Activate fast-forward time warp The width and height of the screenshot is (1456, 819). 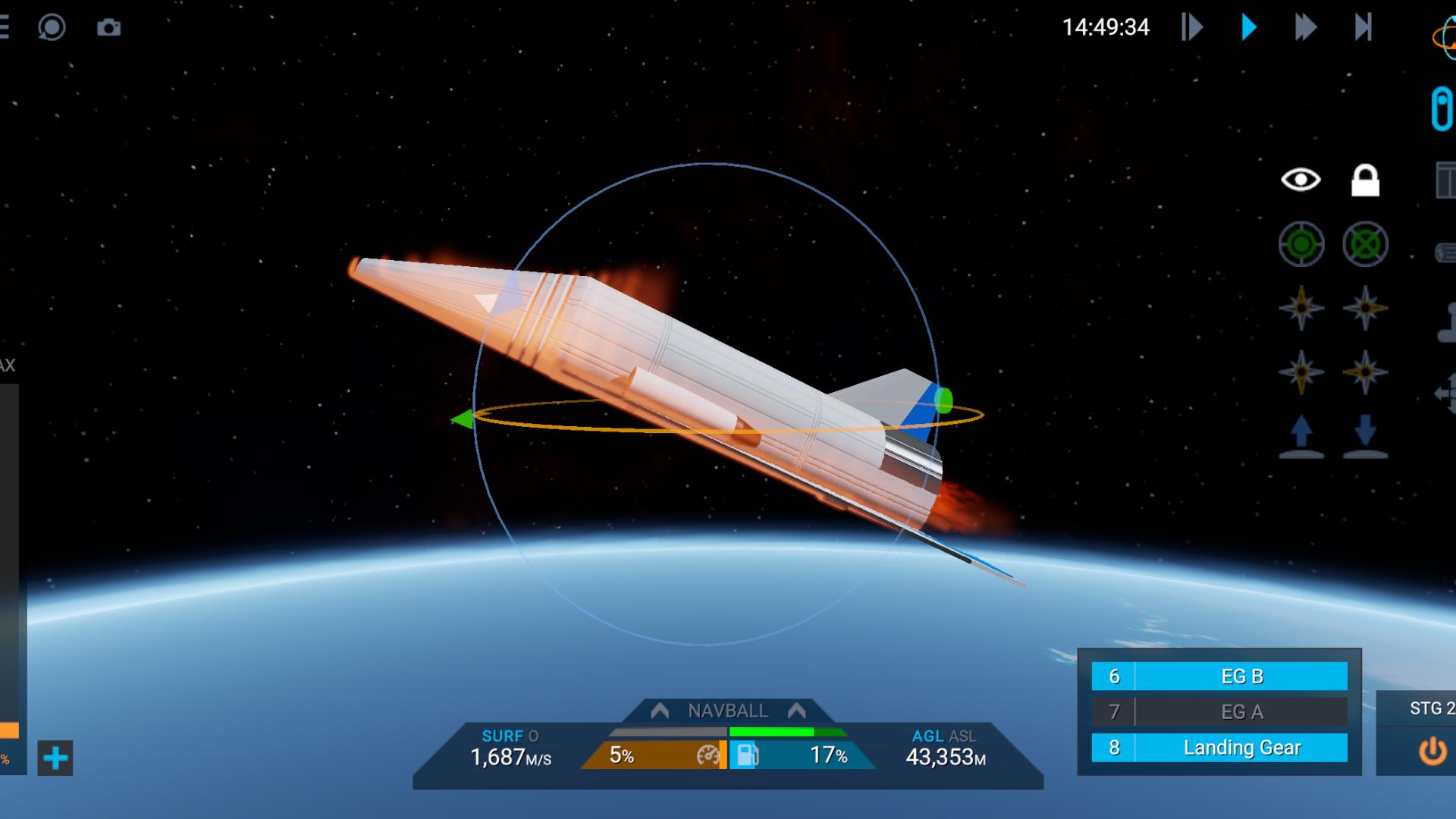pyautogui.click(x=1305, y=27)
